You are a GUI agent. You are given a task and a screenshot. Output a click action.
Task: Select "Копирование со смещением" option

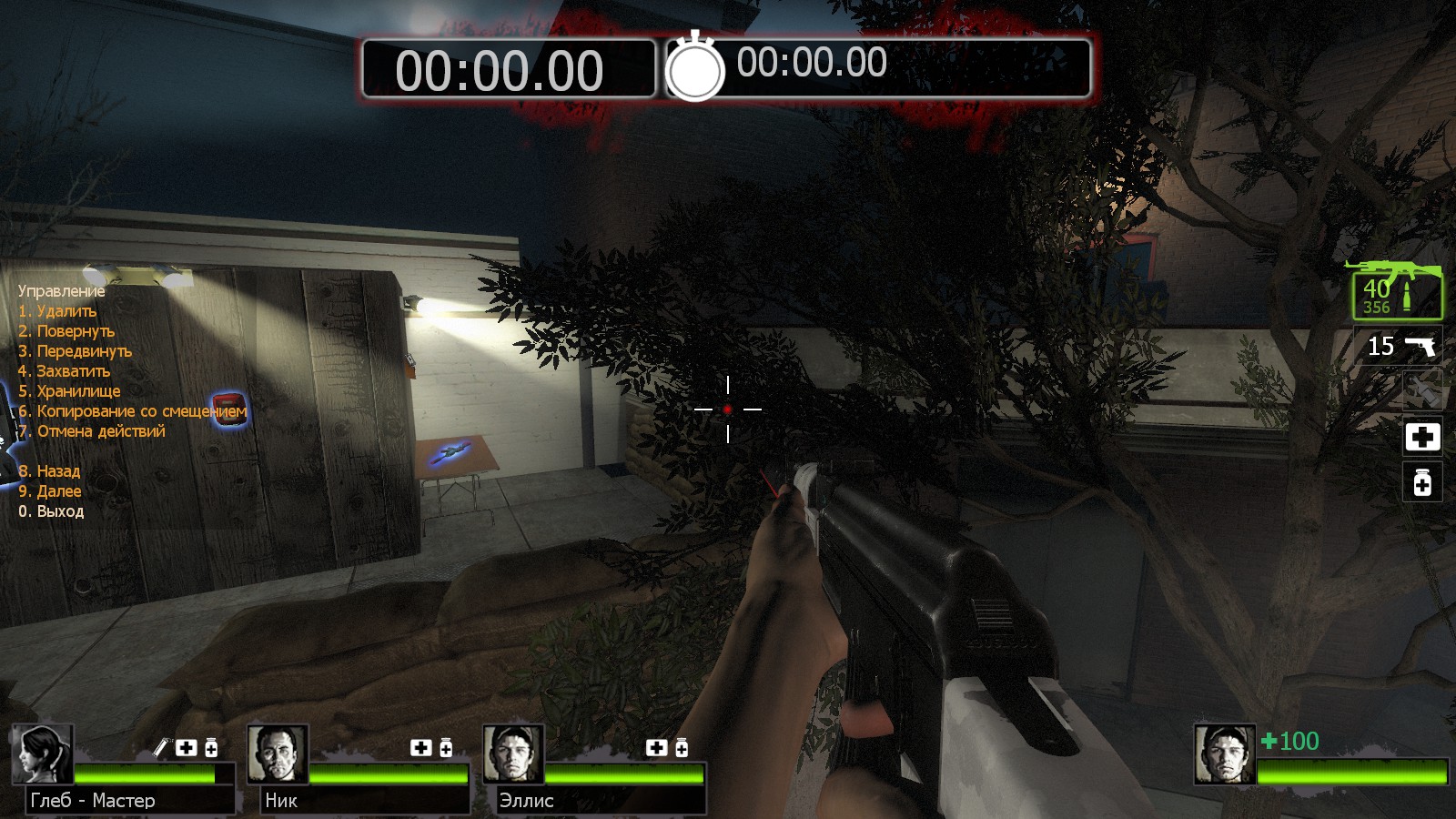(x=132, y=411)
